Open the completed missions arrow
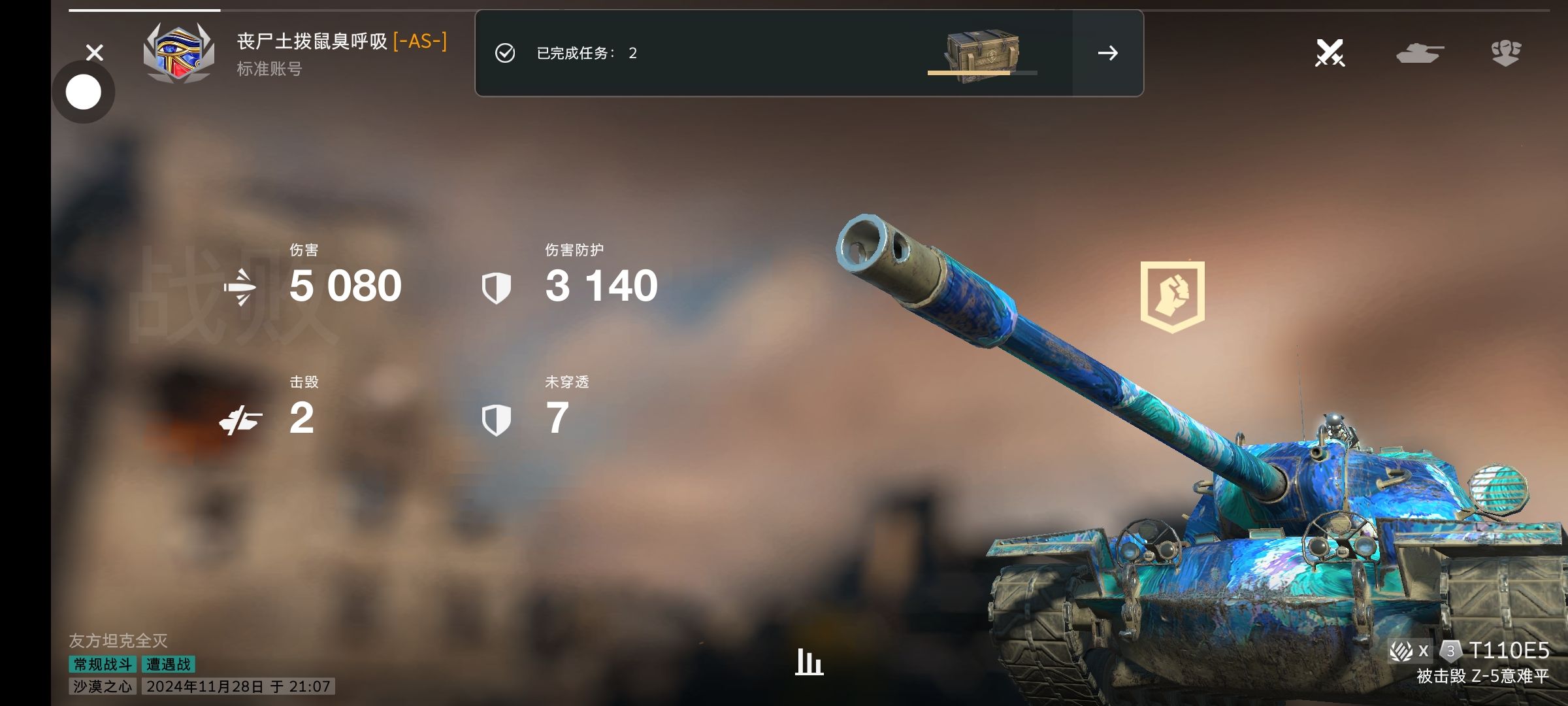This screenshot has width=1568, height=706. pos(1107,53)
